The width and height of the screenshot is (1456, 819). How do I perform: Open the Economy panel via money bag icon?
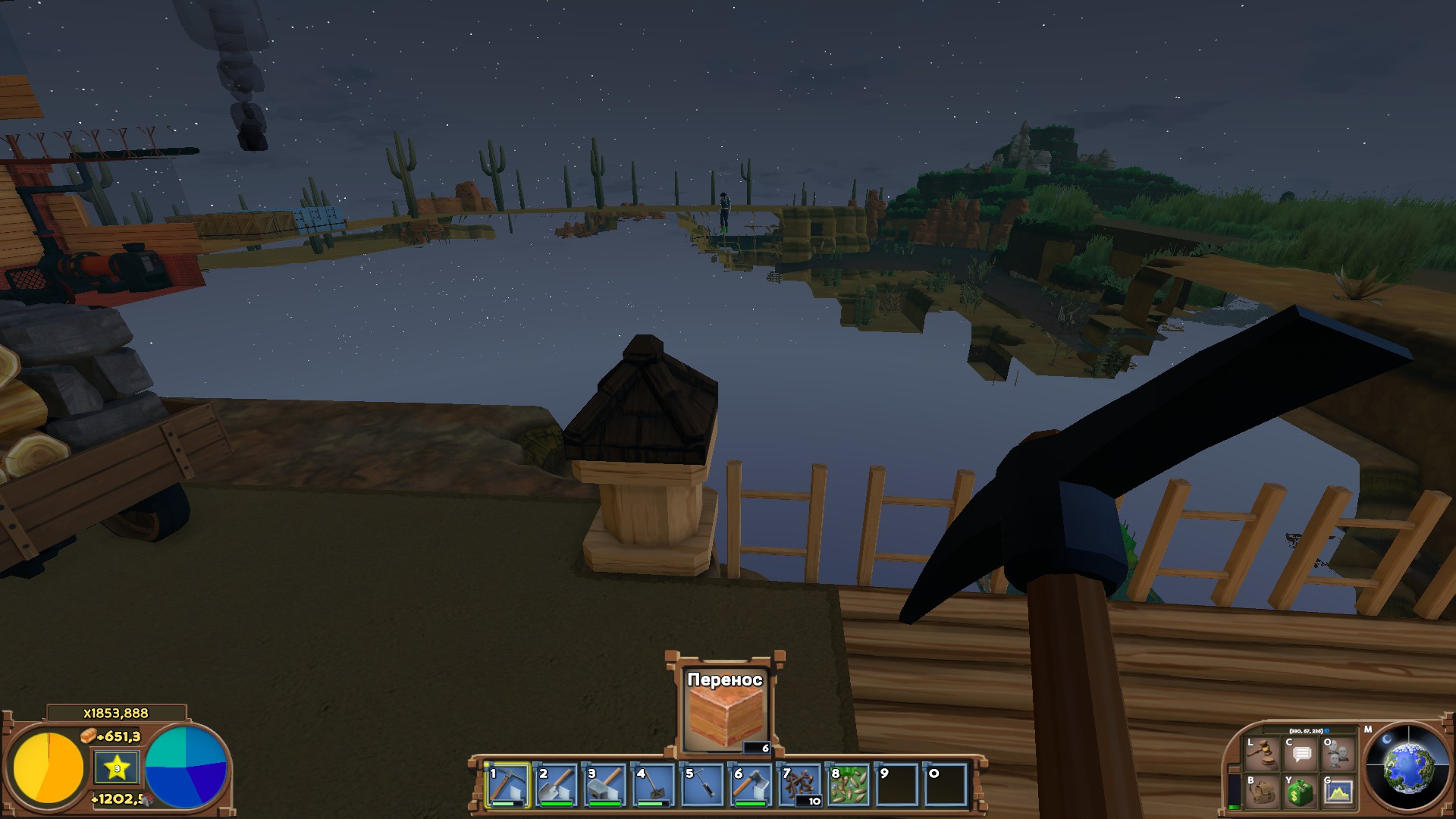[x=1300, y=792]
